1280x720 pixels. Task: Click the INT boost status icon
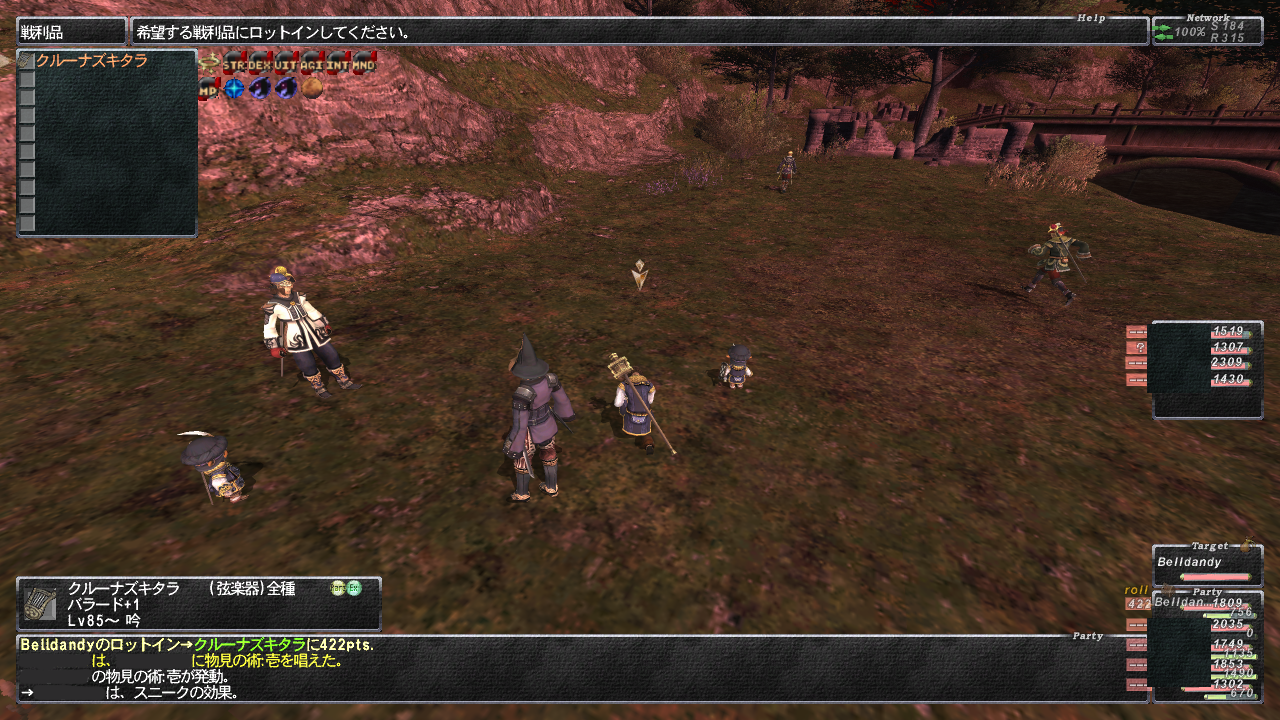[x=338, y=63]
